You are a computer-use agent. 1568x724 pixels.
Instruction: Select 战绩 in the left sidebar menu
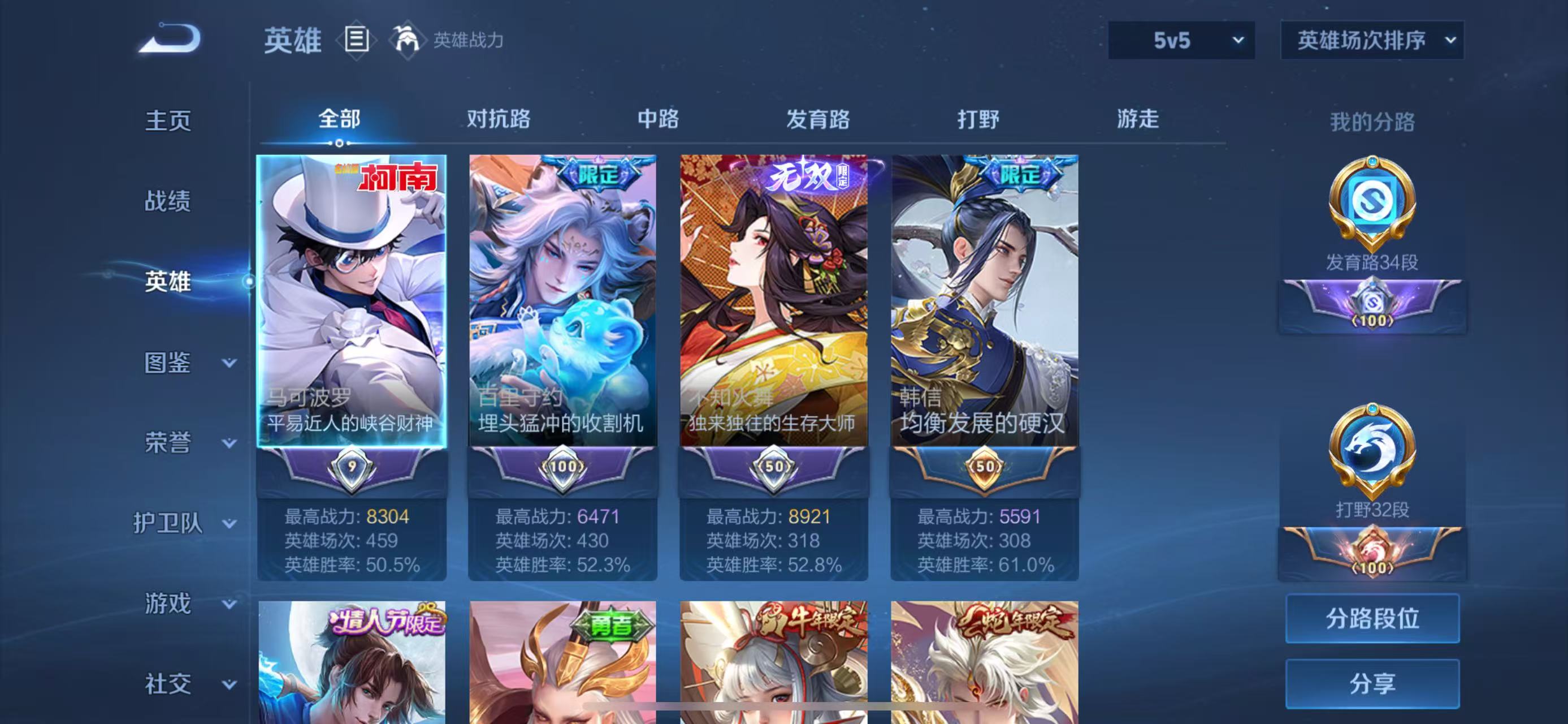[167, 202]
